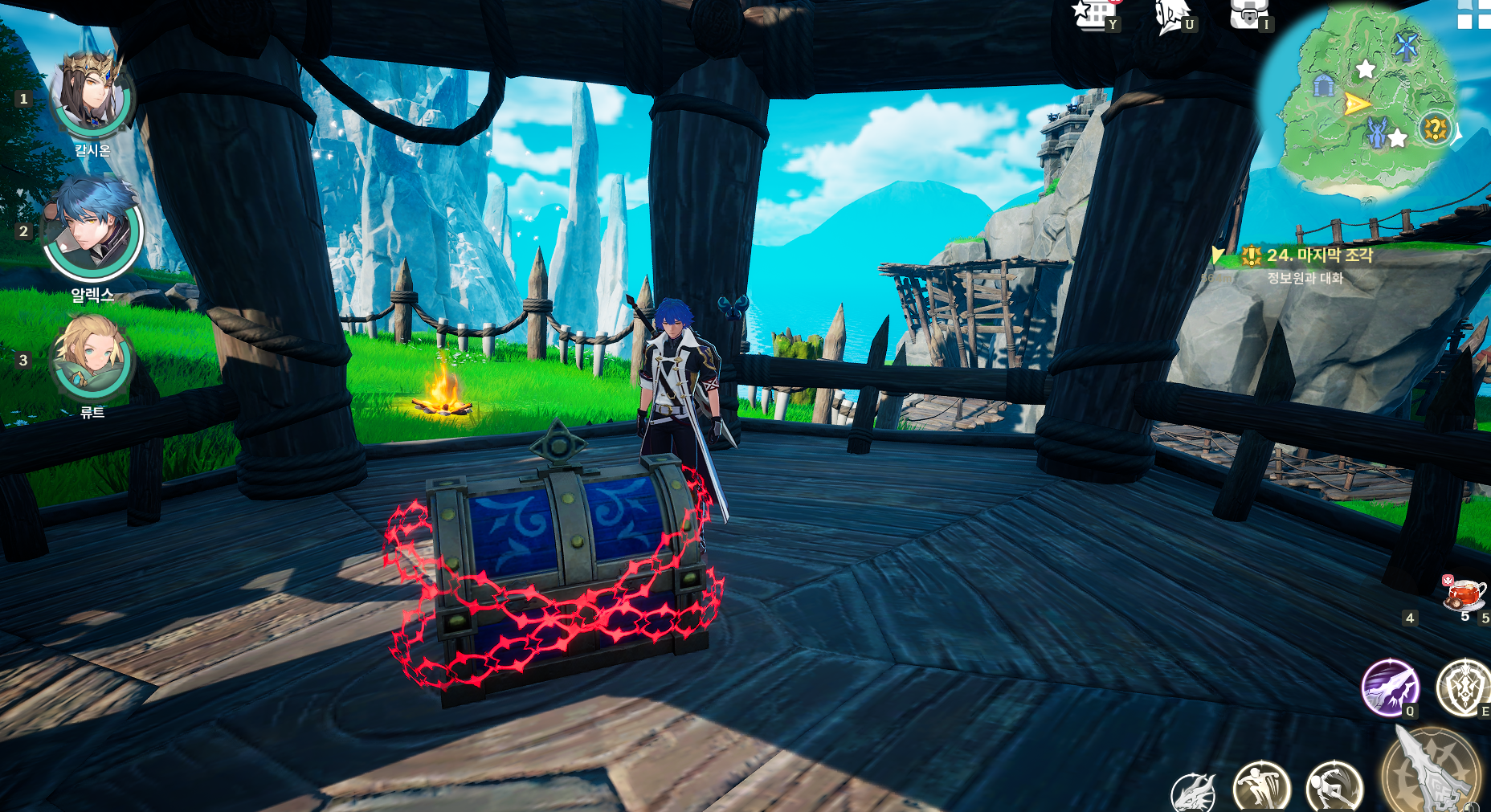This screenshot has height=812, width=1491.
Task: Select the question mark quest marker on minimap
Action: [1434, 129]
